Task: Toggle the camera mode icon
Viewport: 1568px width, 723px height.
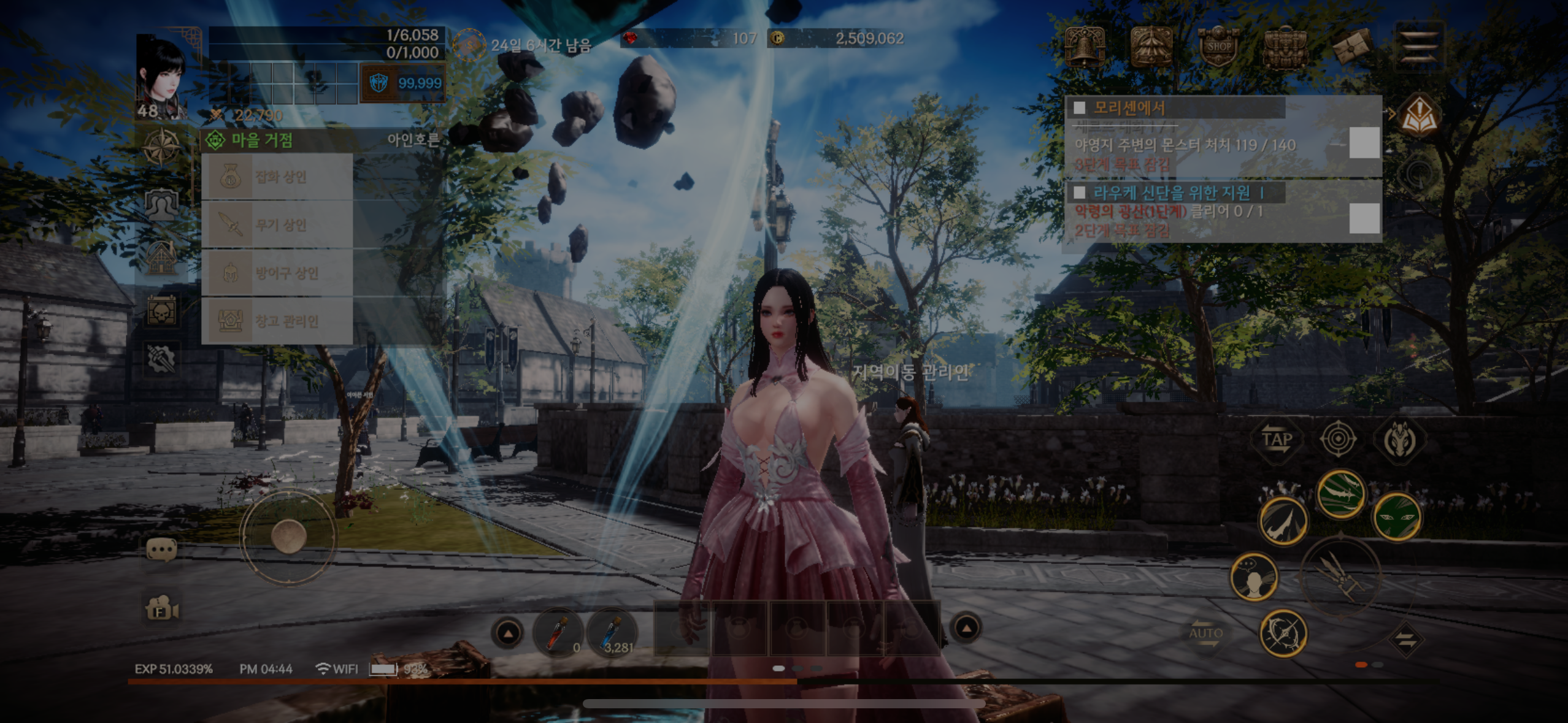Action: [x=162, y=610]
